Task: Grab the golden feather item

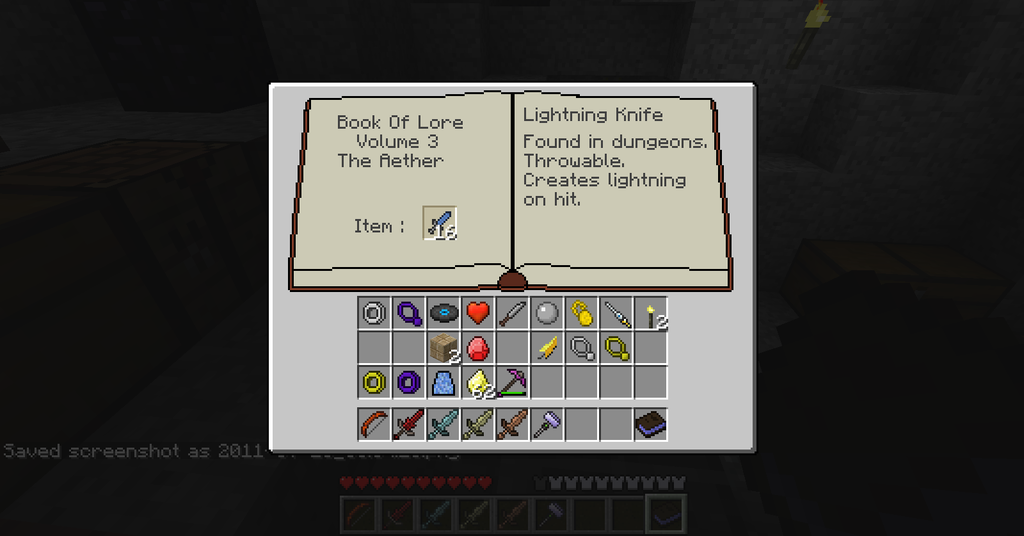Action: pos(546,348)
